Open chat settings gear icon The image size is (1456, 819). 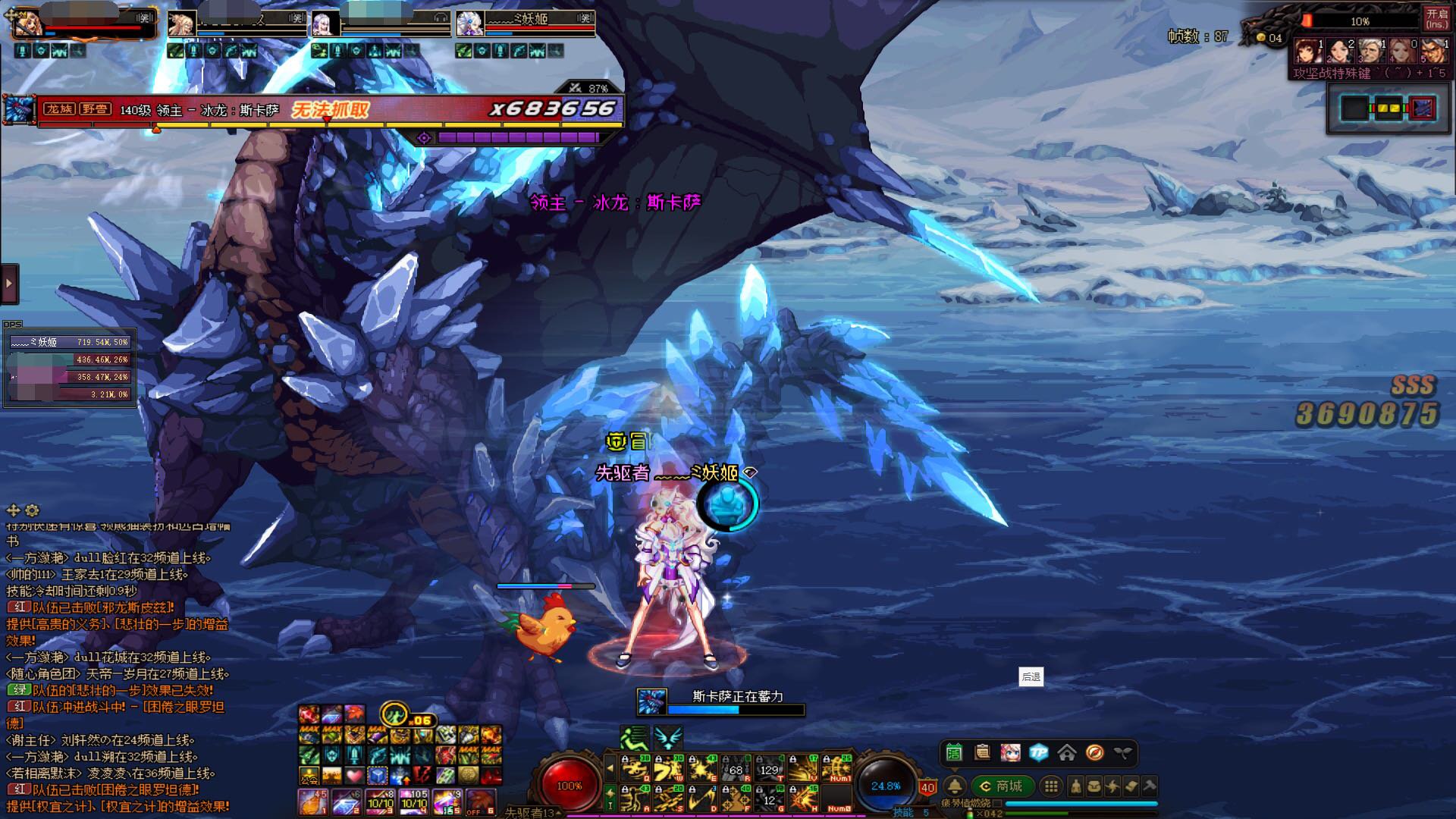point(32,510)
